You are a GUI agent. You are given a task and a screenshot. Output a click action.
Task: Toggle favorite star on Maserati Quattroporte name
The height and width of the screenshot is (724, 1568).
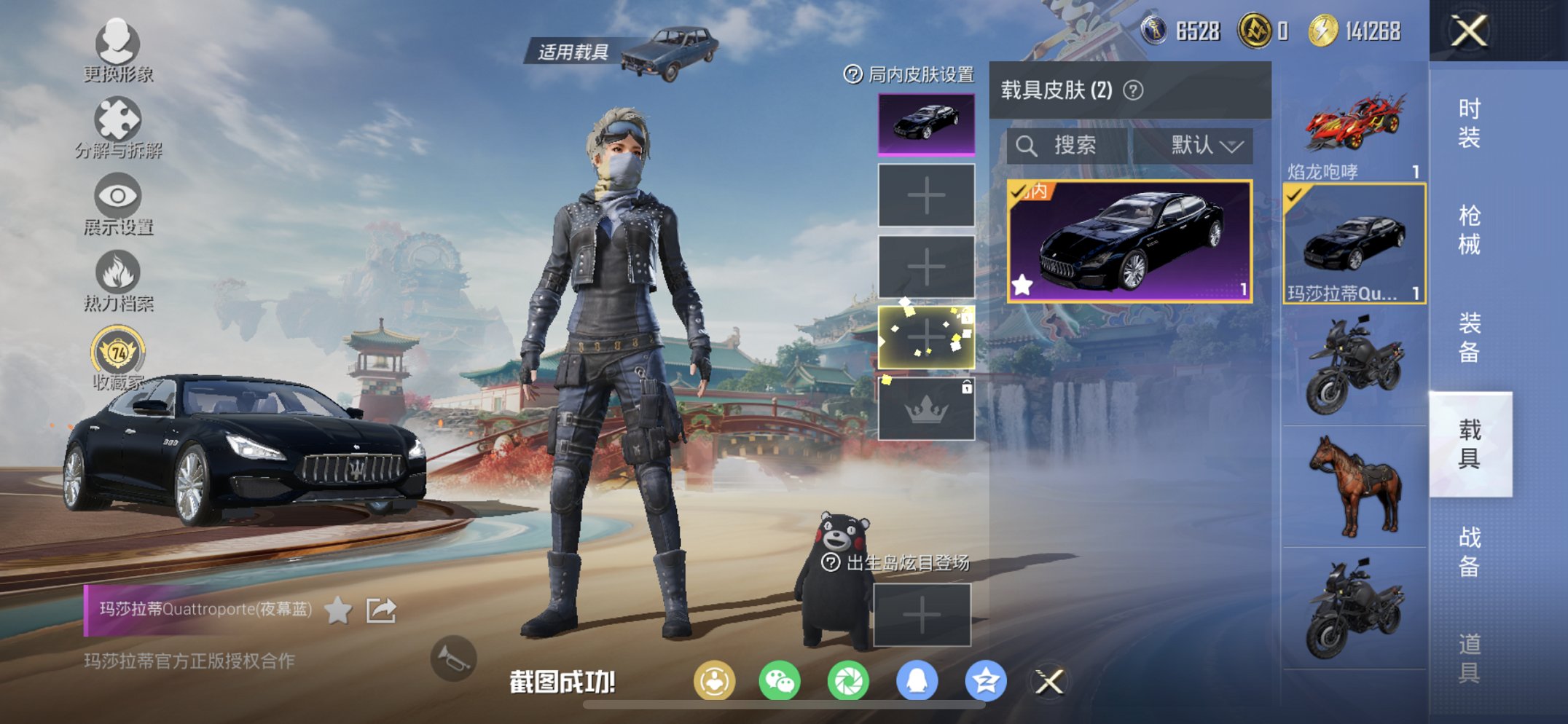point(337,611)
